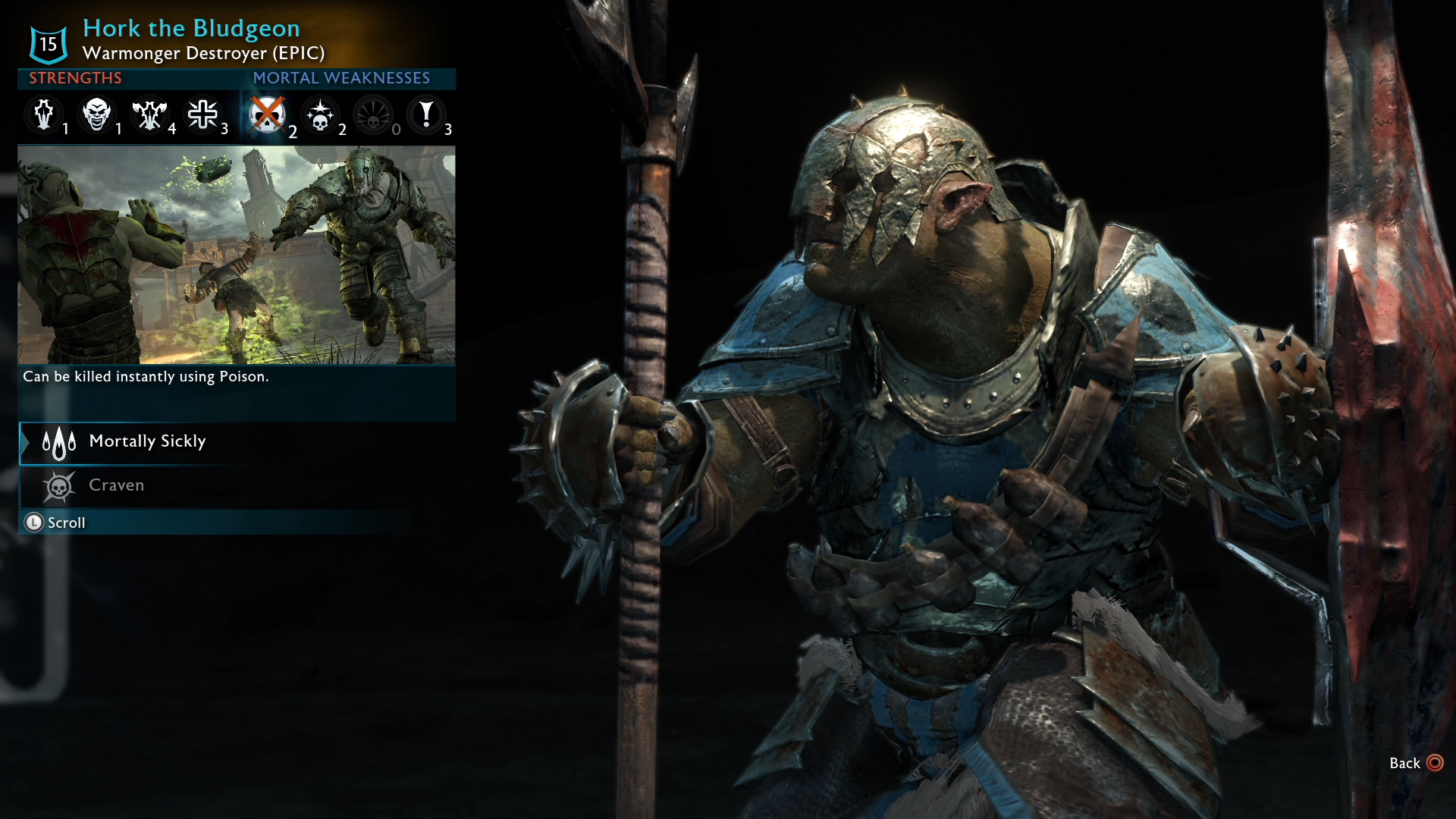Select the grayed-out spiked skull icon with 0

pyautogui.click(x=374, y=116)
